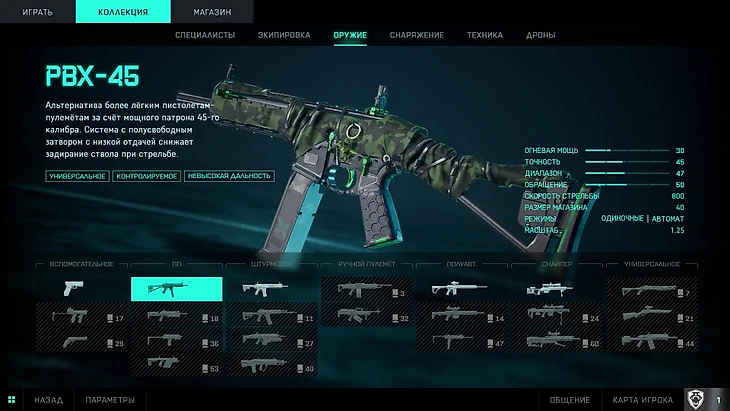This screenshot has height=411, width=730.
Task: Show the СПЕЦИАЛИСТЫ category
Action: pos(205,35)
